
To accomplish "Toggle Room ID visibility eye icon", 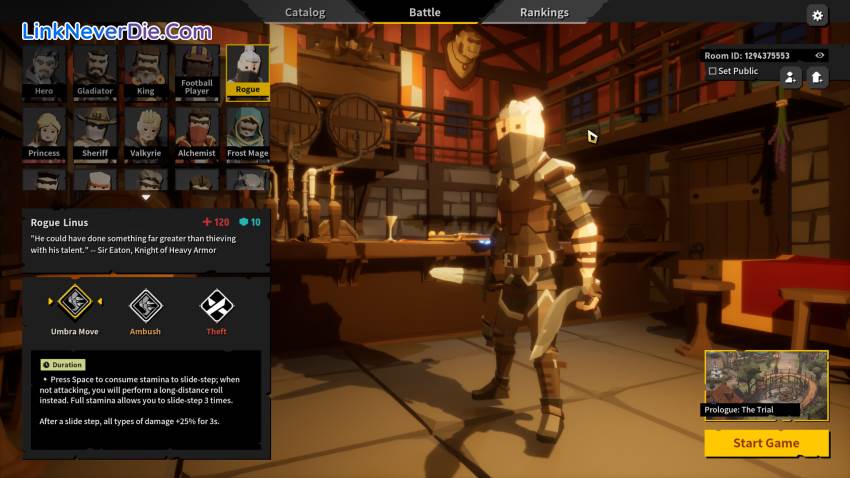I will pos(820,56).
